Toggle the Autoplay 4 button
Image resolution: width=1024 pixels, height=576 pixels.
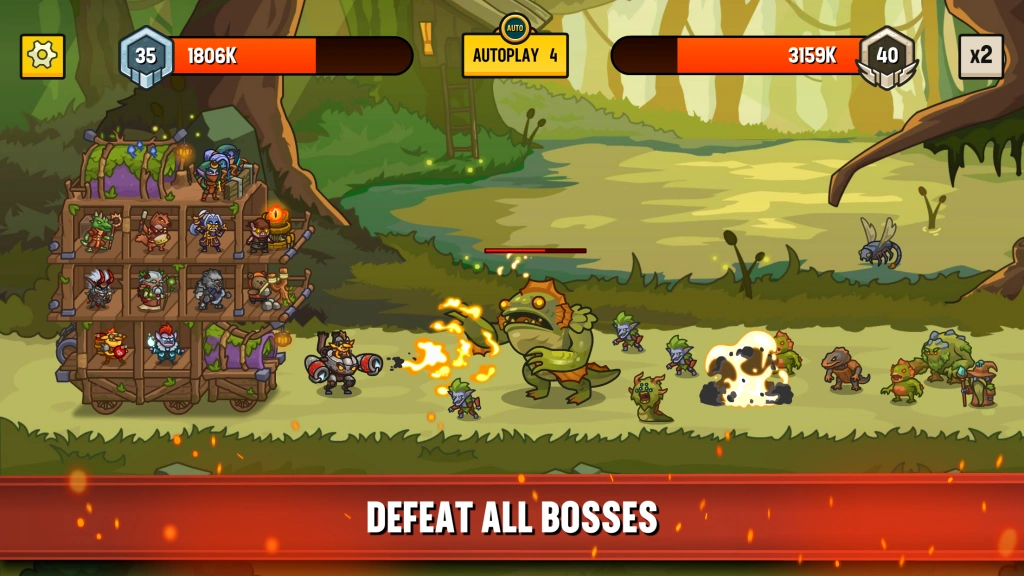coord(515,55)
